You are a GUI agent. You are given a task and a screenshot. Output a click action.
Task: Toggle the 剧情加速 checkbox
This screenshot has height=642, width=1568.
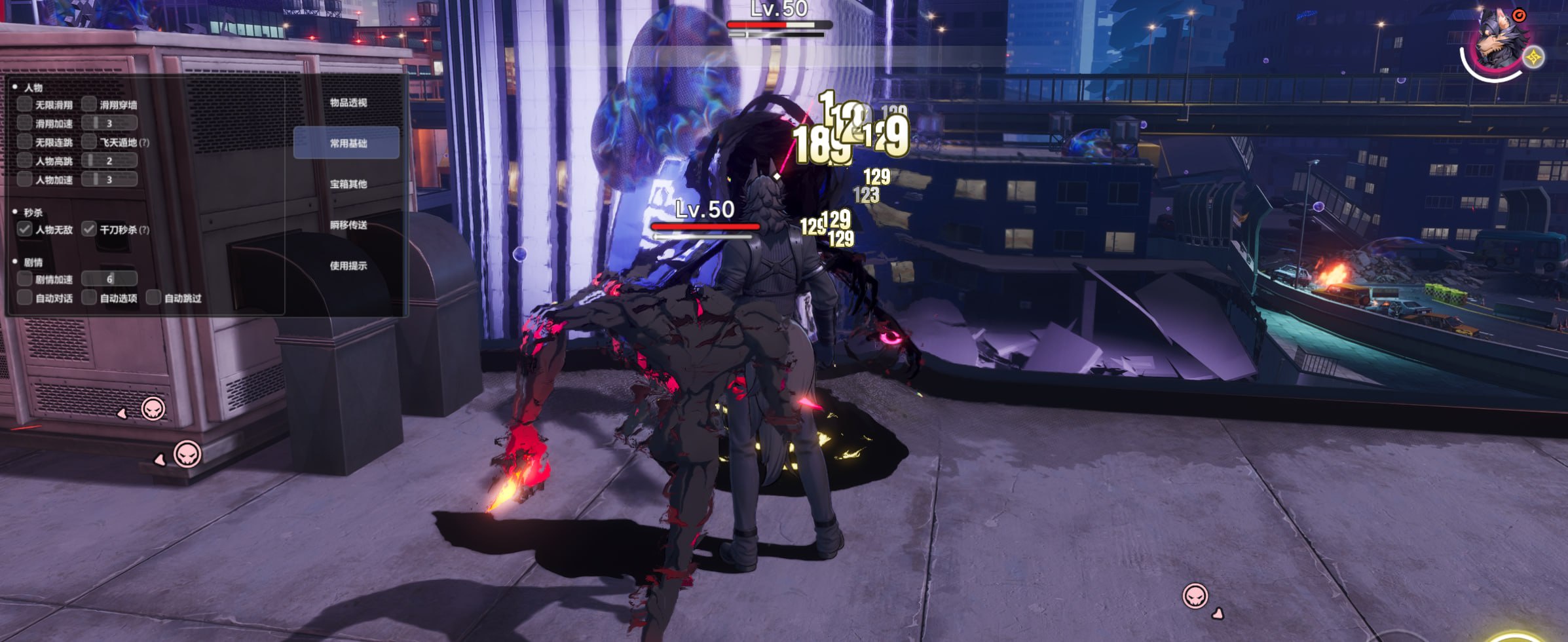click(25, 279)
